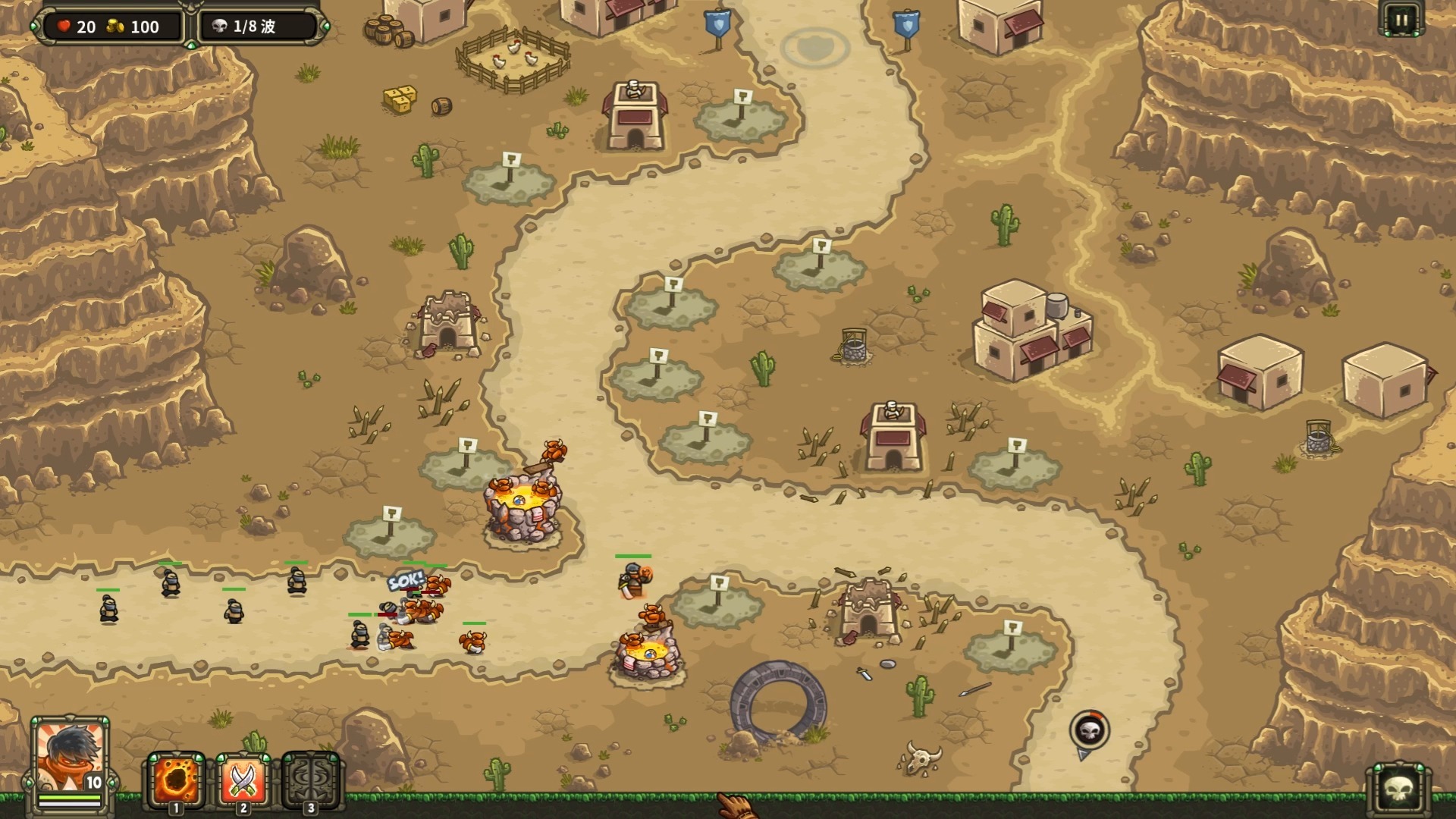Select the hero portrait

(70, 755)
